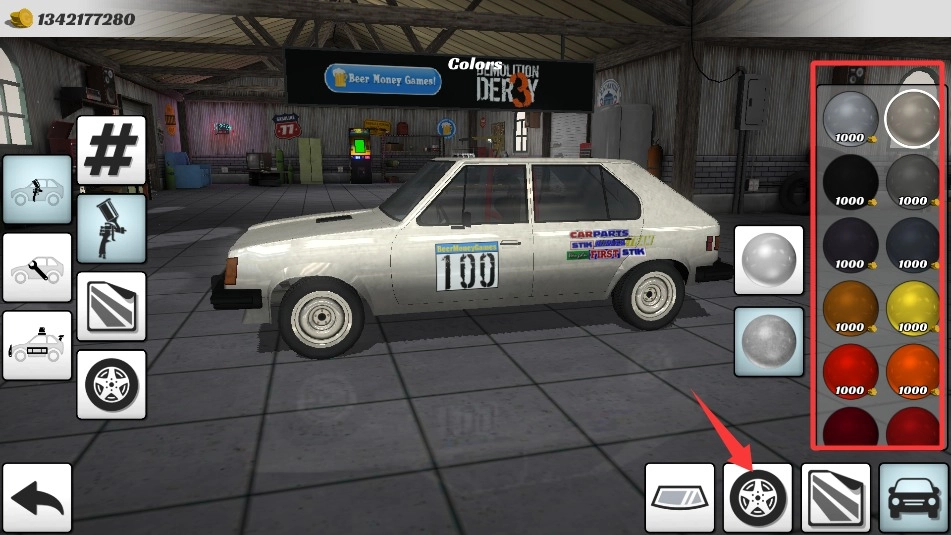
Task: Choose the black paint color
Action: (x=850, y=181)
